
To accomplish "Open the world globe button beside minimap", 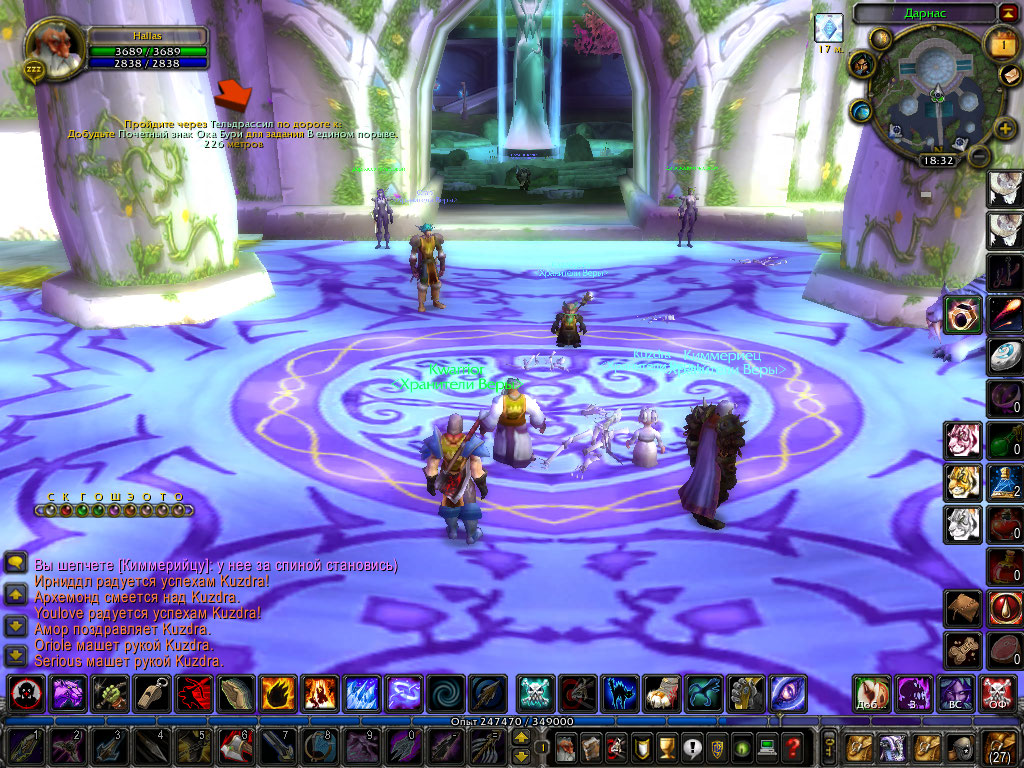I will [x=861, y=111].
